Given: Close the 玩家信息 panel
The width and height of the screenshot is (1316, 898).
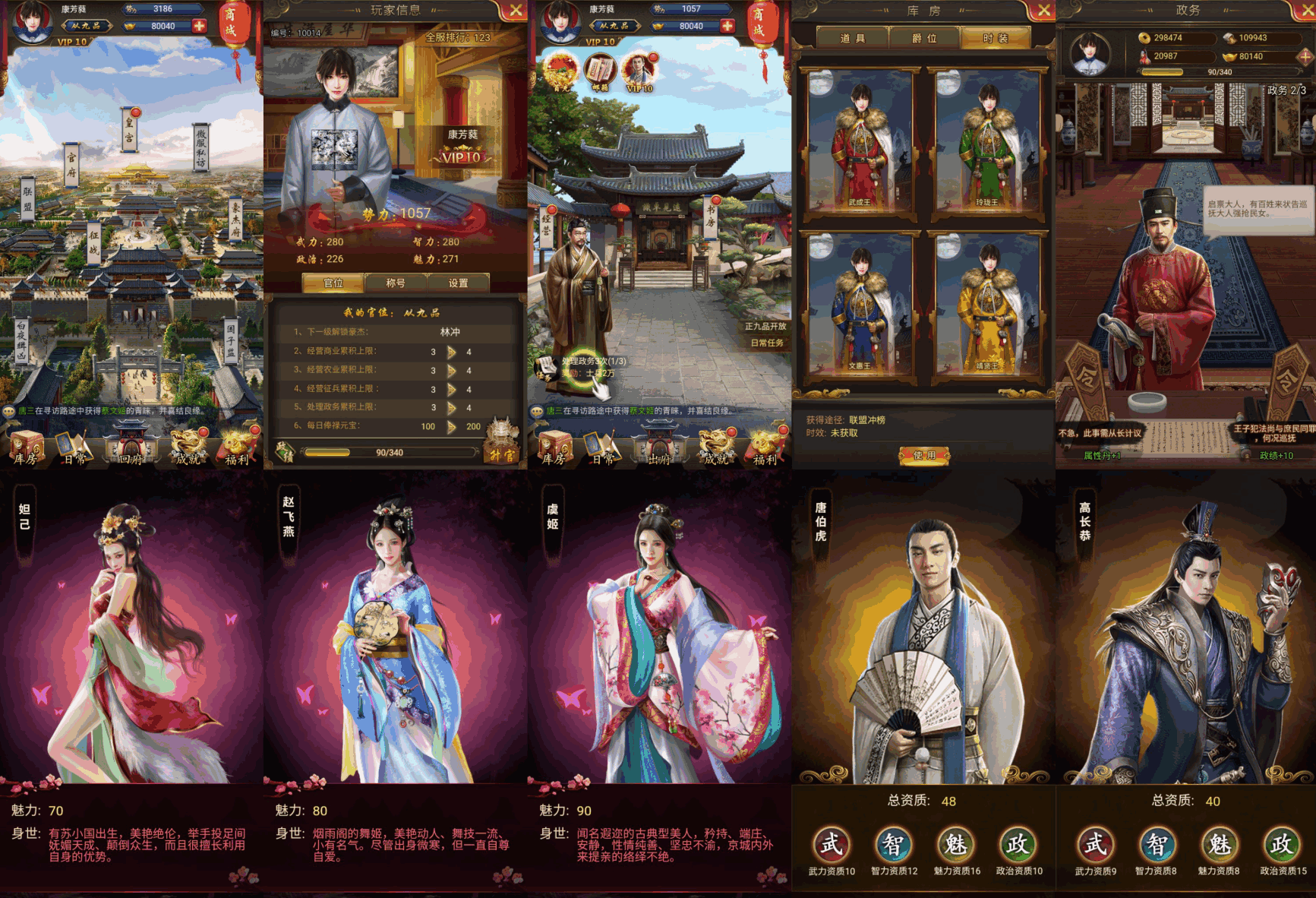Looking at the screenshot, I should 516,10.
